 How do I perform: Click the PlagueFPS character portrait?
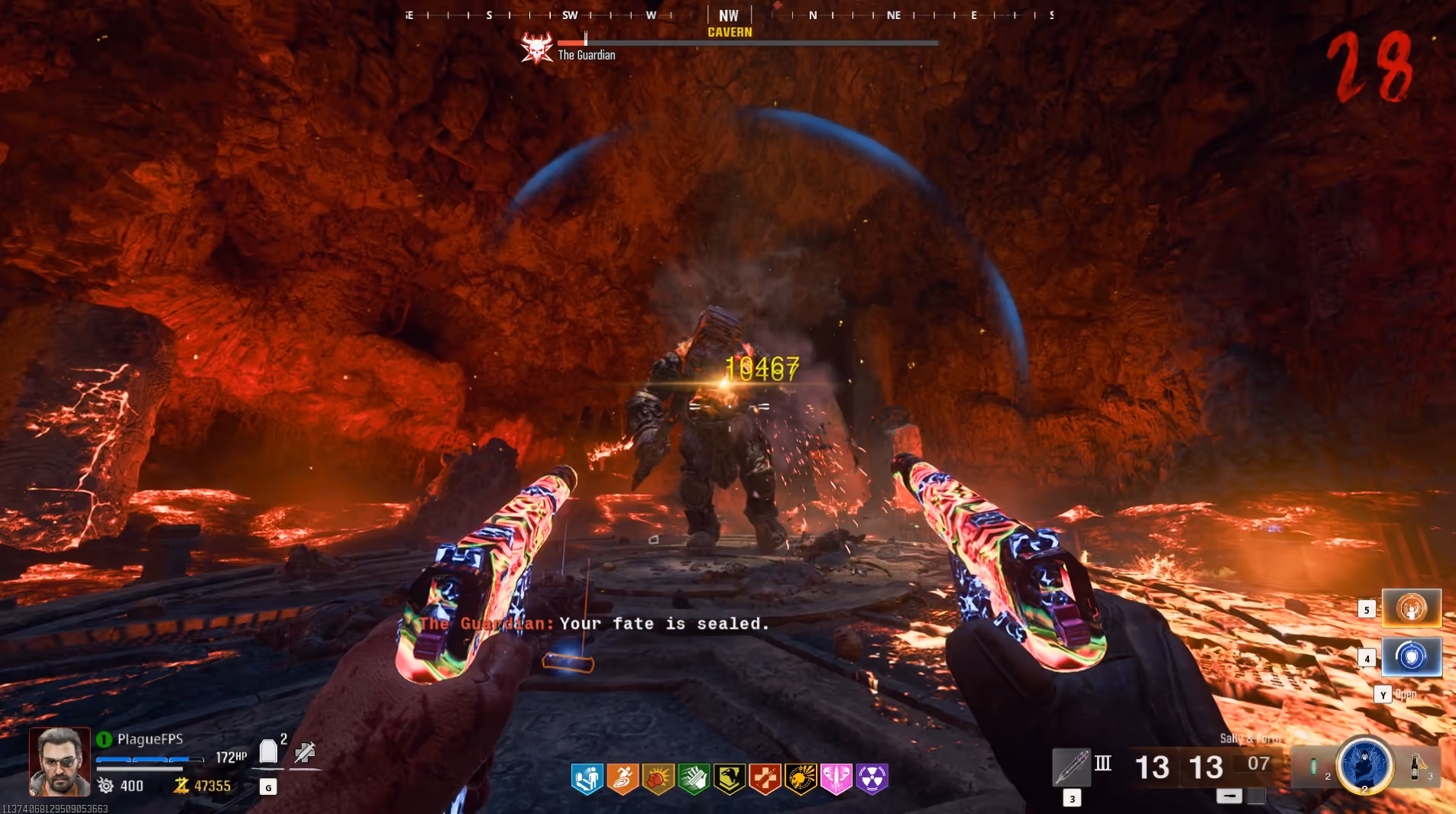[x=60, y=761]
